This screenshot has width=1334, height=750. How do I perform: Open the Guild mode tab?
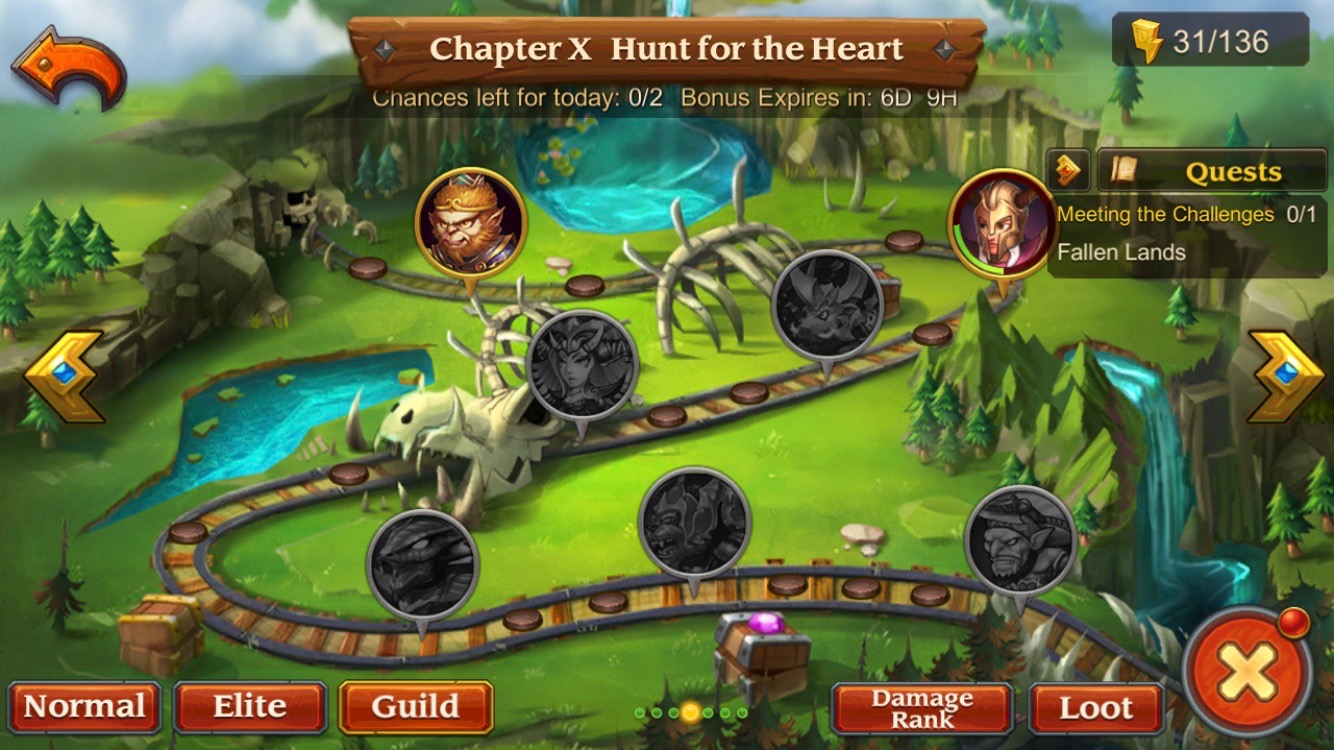pyautogui.click(x=415, y=707)
